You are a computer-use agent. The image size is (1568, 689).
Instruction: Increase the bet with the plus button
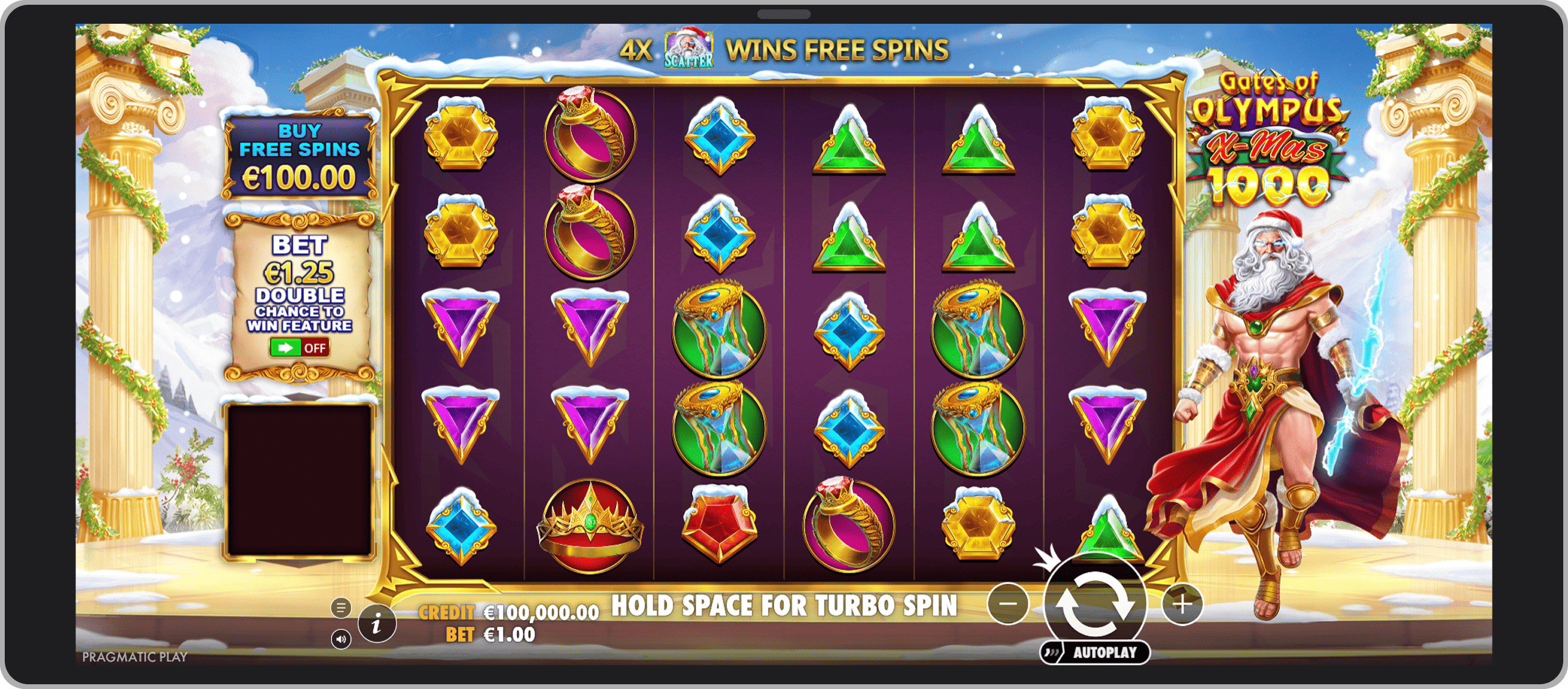(x=1182, y=604)
